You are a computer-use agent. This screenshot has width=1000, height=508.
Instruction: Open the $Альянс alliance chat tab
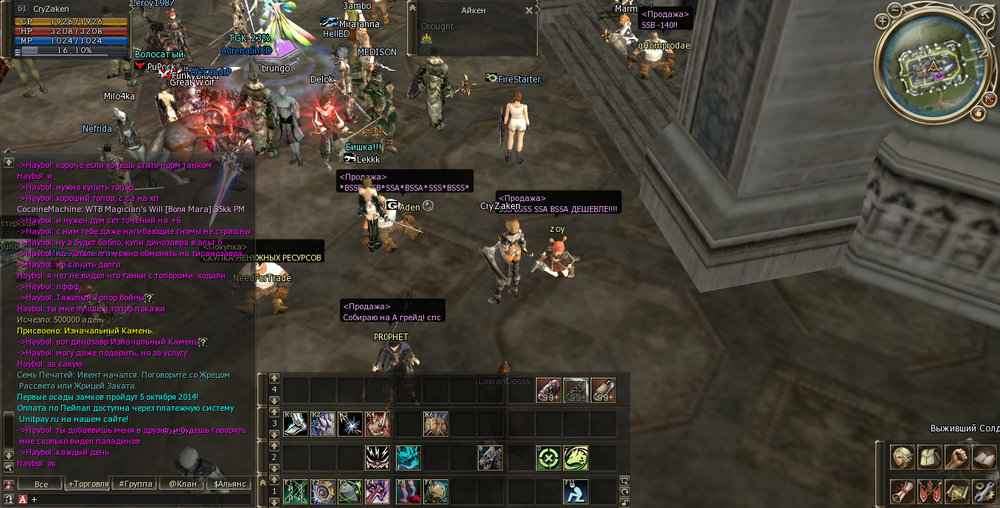(x=228, y=484)
